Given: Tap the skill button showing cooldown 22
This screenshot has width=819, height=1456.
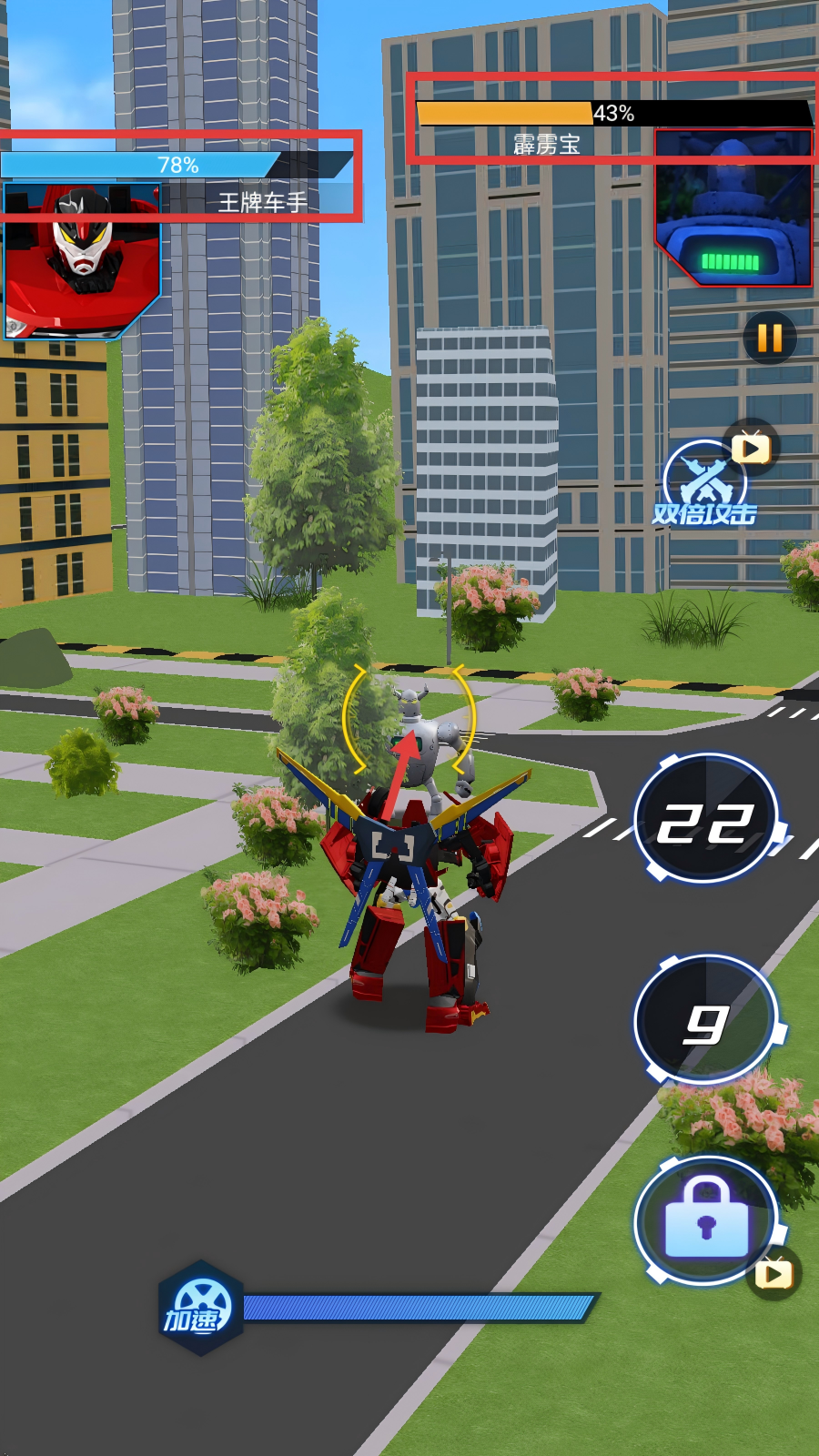Looking at the screenshot, I should pyautogui.click(x=706, y=819).
